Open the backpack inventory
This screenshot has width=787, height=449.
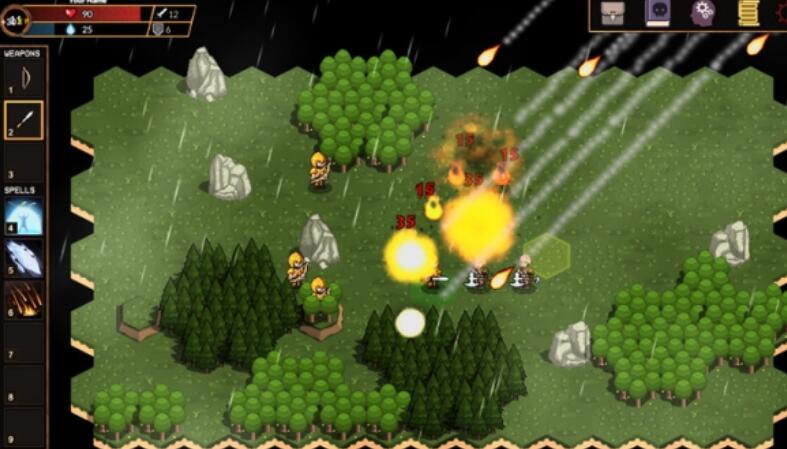pyautogui.click(x=612, y=13)
